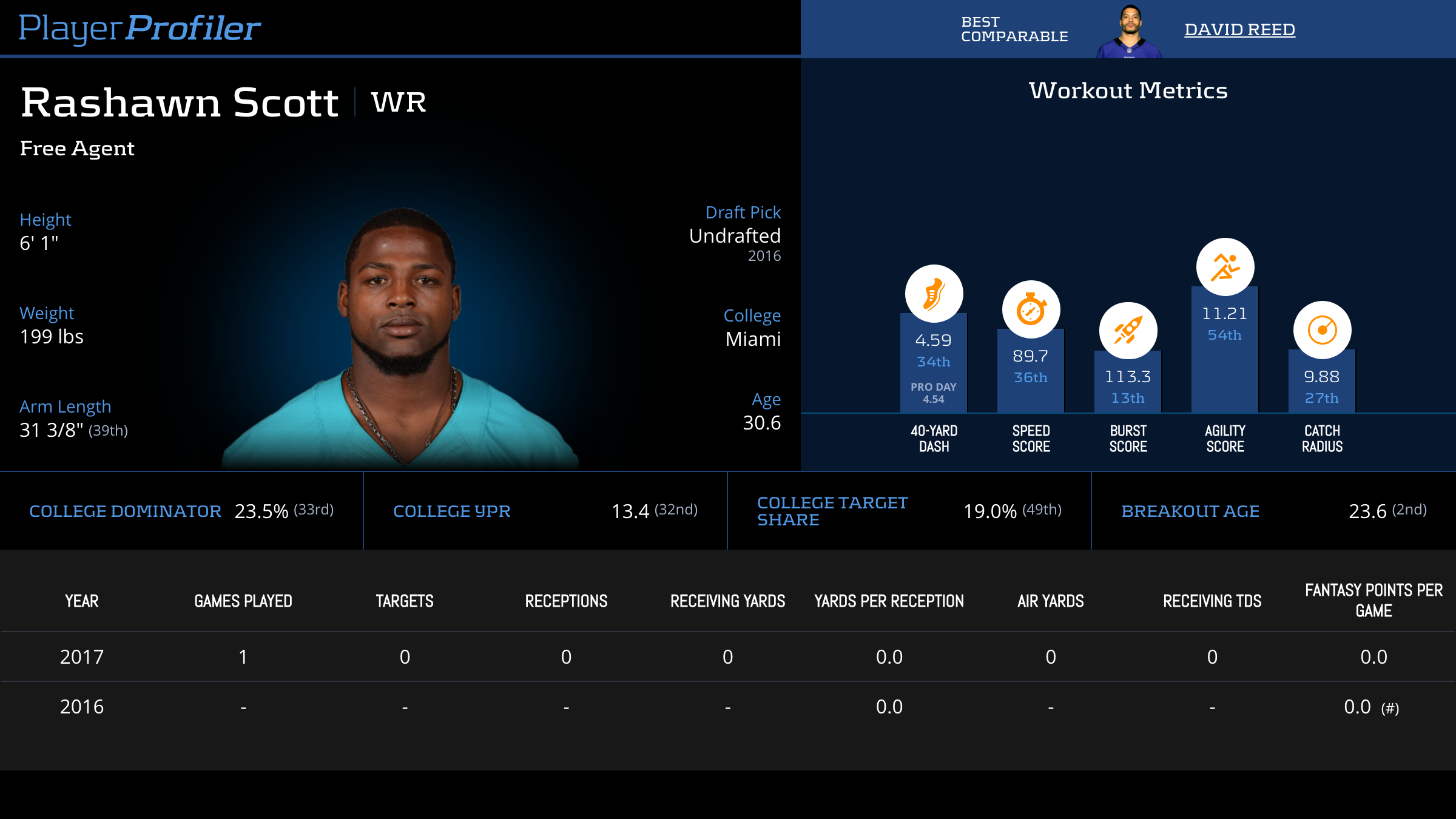Select the Catch Radius target icon
1456x819 pixels.
coord(1322,330)
